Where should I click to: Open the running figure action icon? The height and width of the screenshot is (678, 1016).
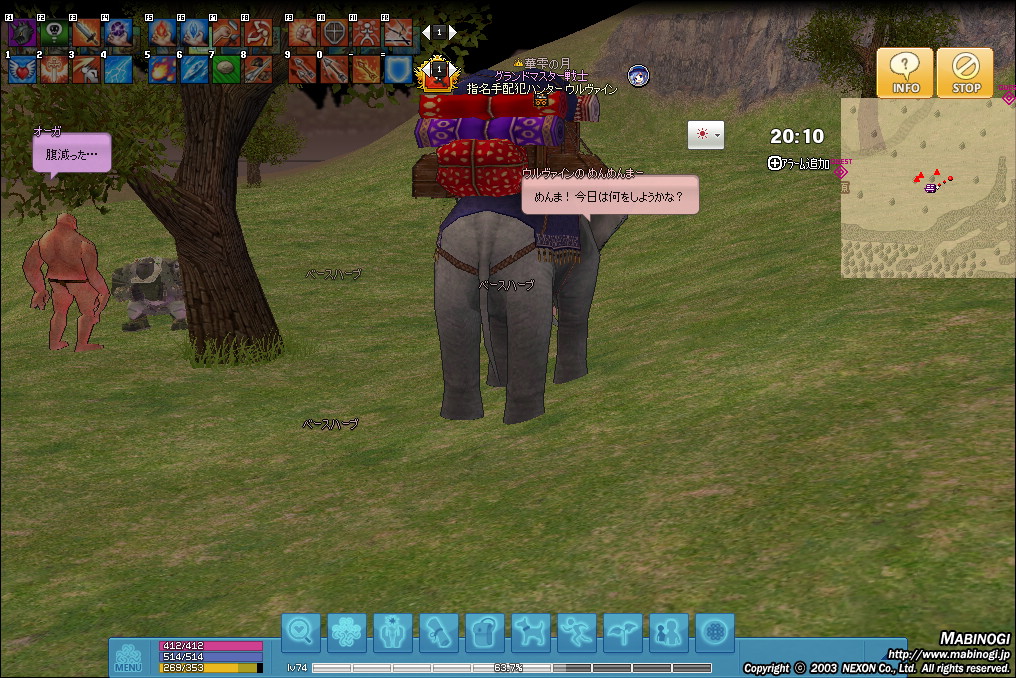577,633
